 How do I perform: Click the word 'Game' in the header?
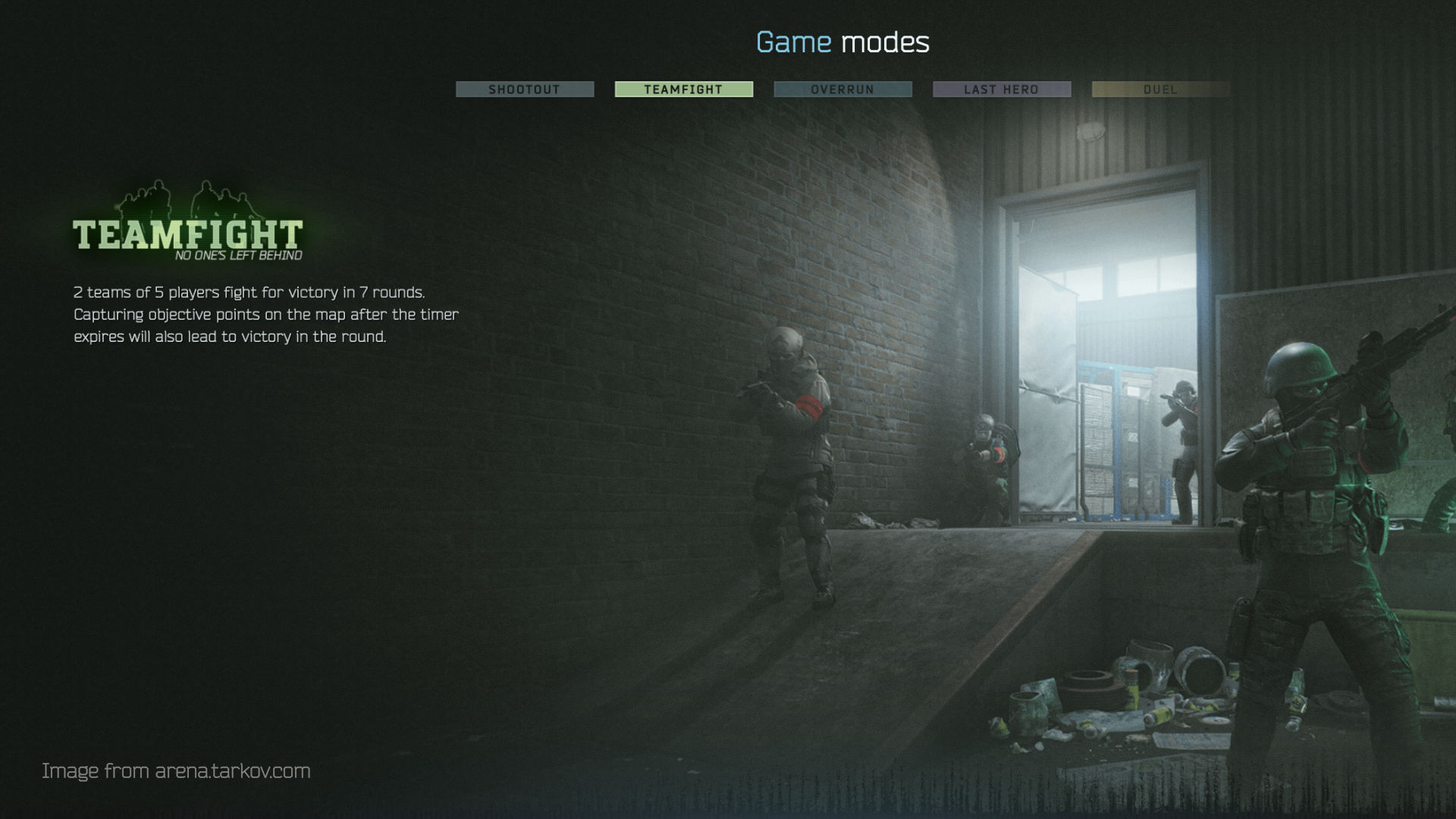point(791,43)
